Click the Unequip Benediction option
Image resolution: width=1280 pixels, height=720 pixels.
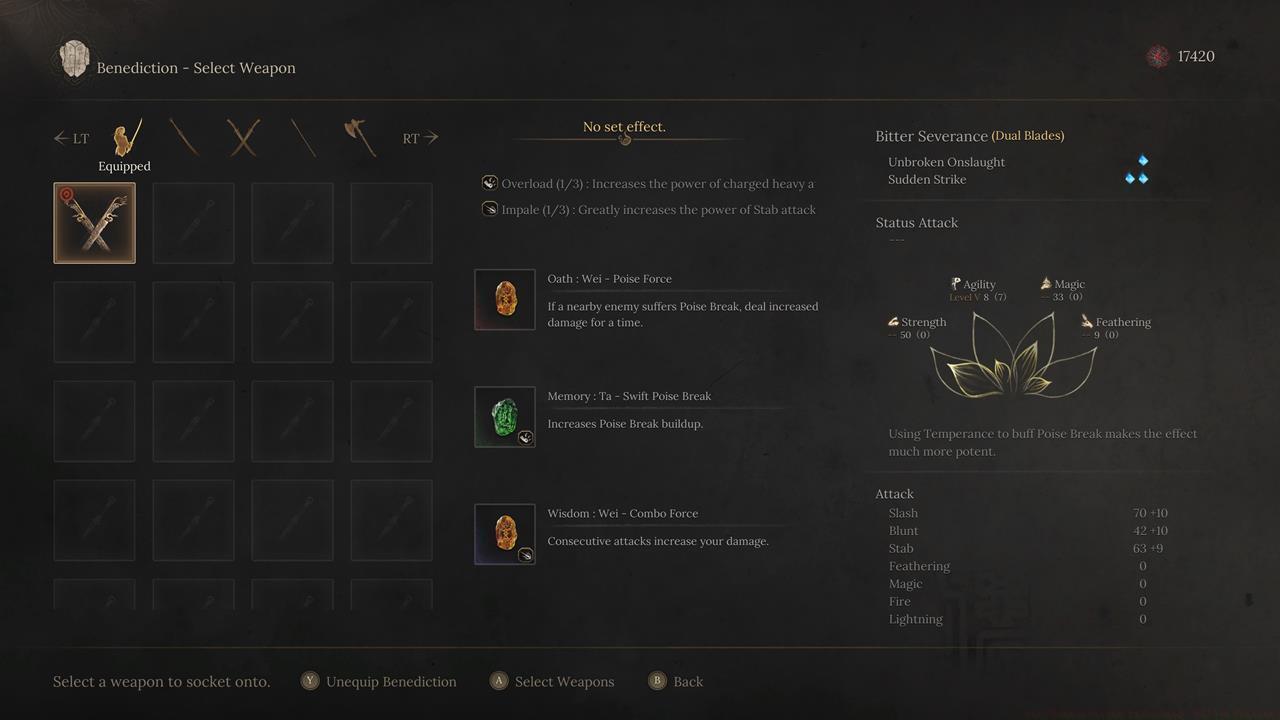379,682
